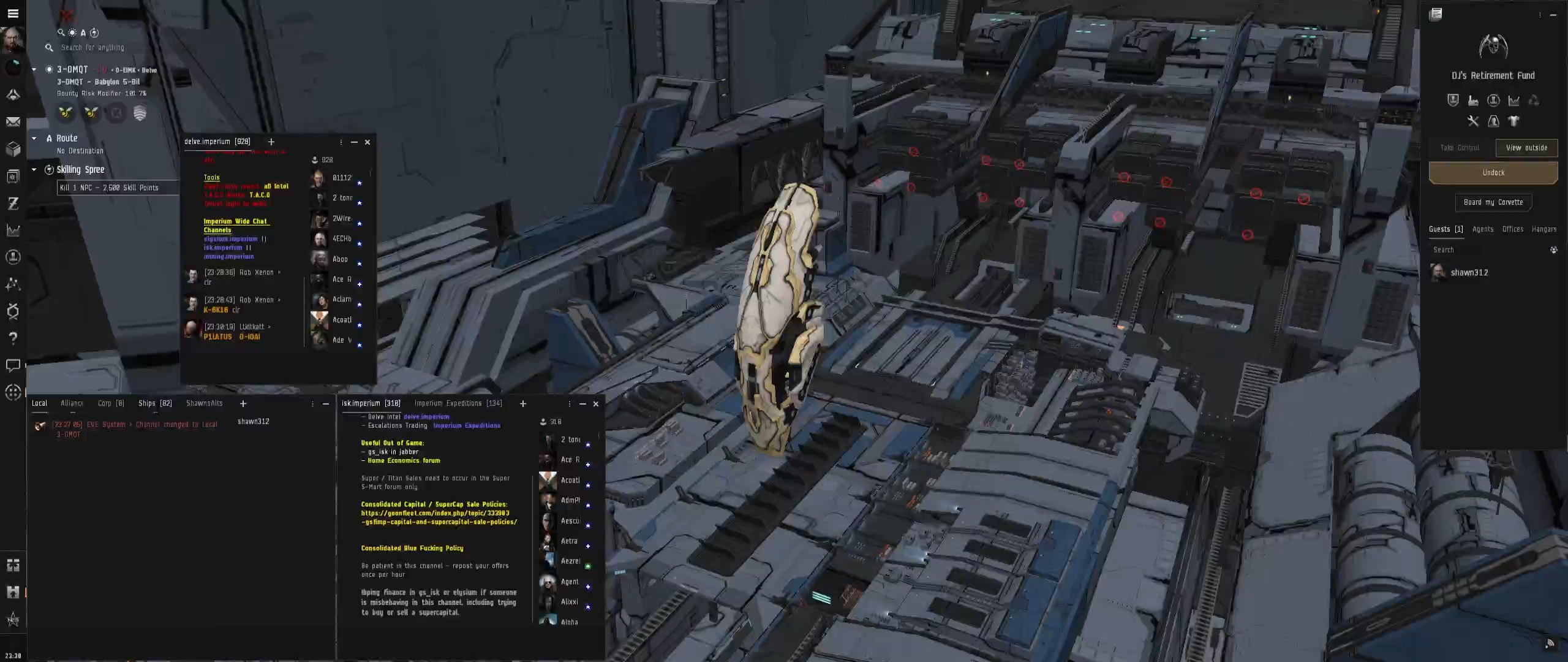Image resolution: width=1568 pixels, height=662 pixels.
Task: Collapse the Skilling Spree section
Action: (35, 169)
